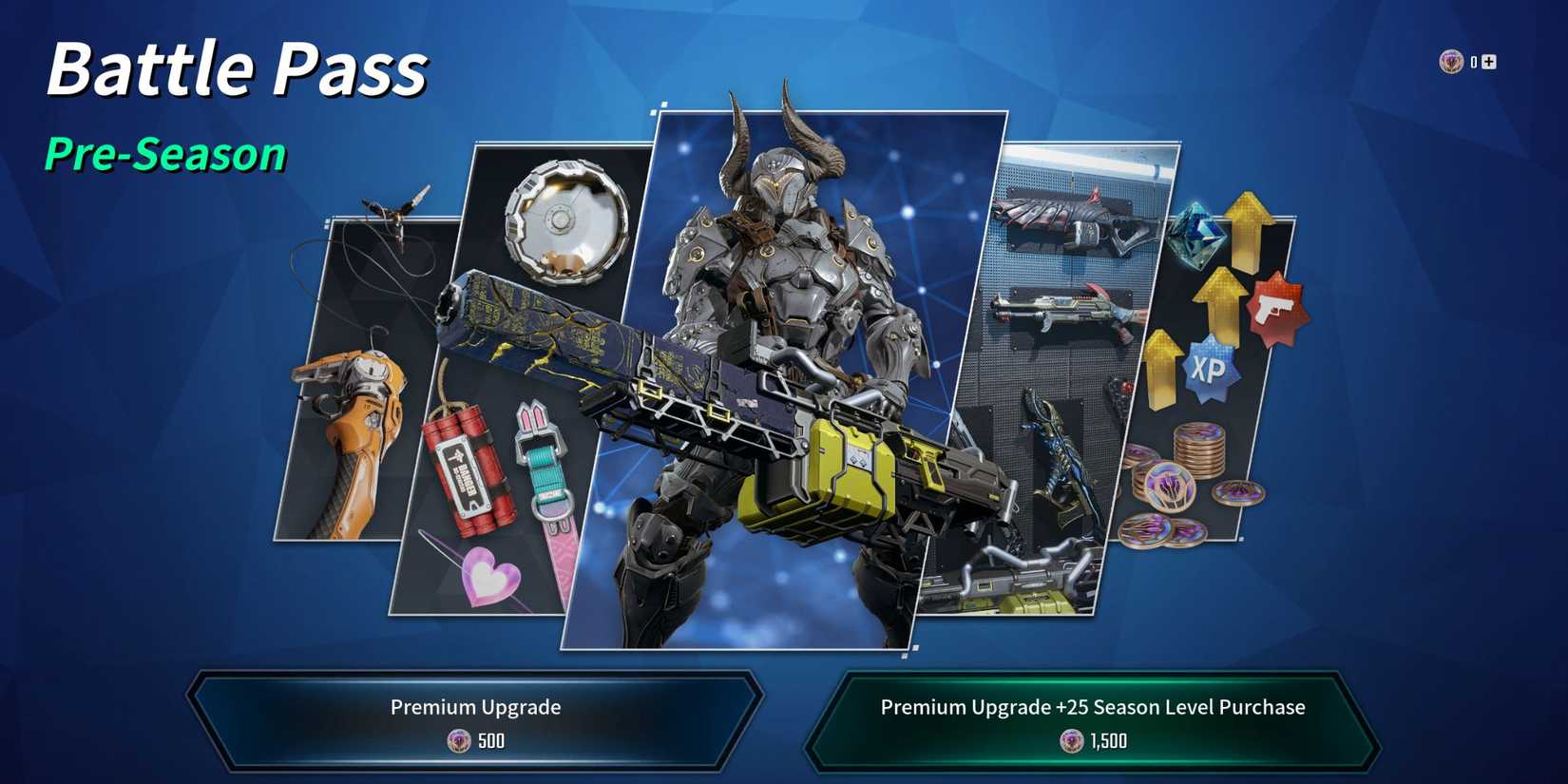Screen dimensions: 1568x784
Task: Click the Pre-Season season label
Action: (166, 152)
